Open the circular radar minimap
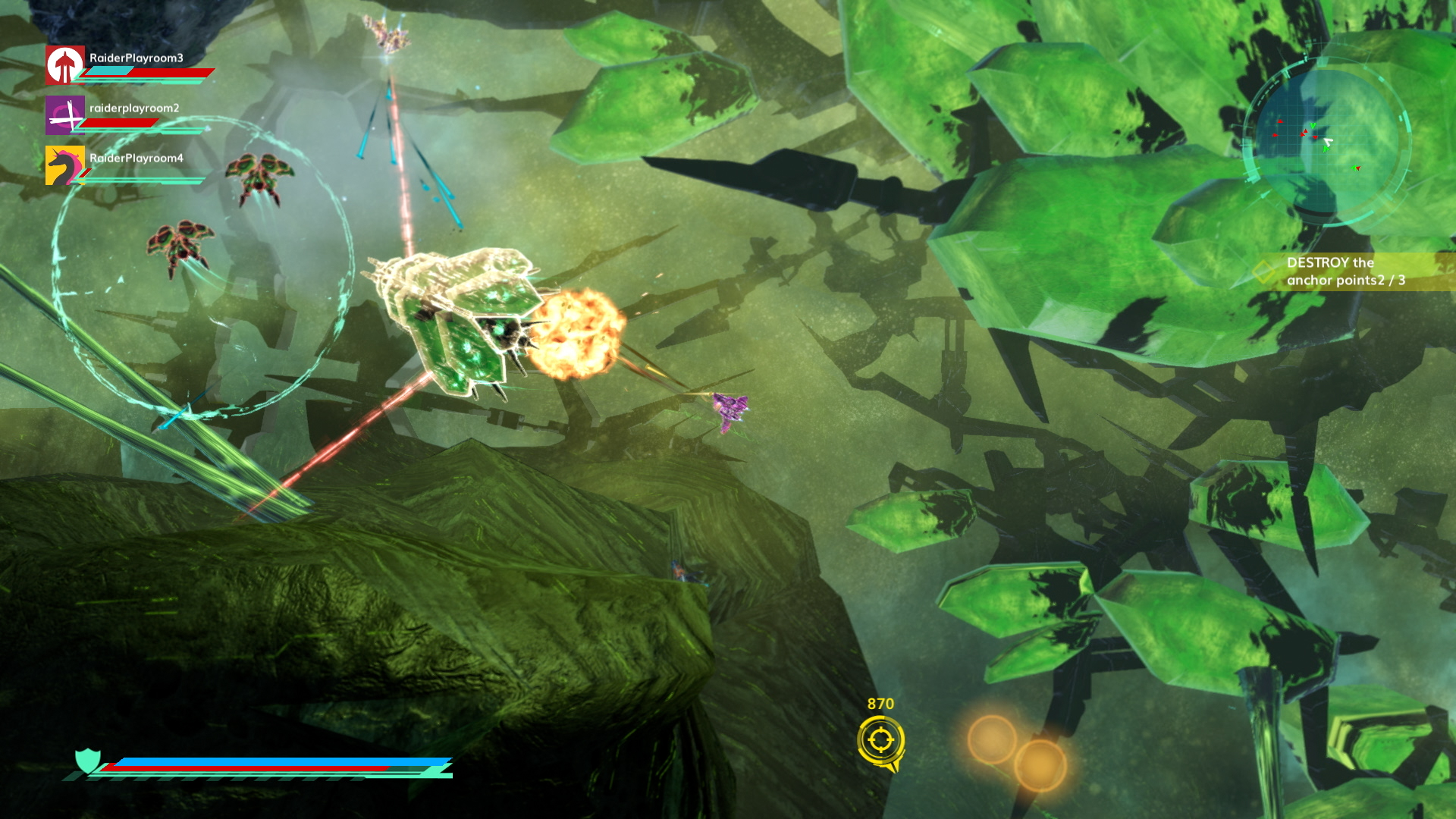The height and width of the screenshot is (819, 1456). click(1326, 140)
